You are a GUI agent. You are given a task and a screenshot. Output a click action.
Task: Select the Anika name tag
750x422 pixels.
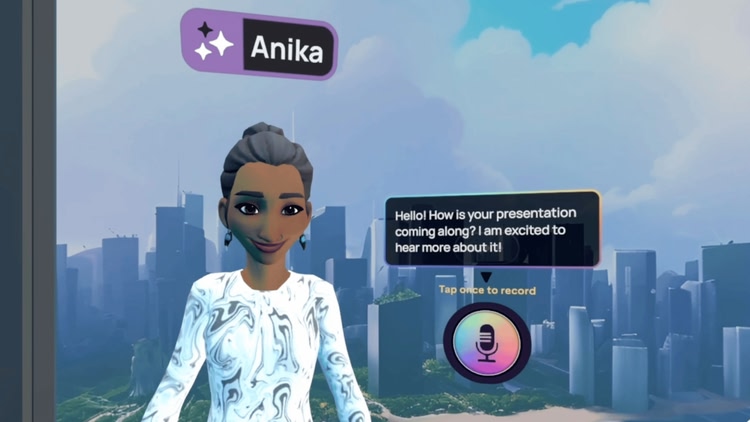tap(259, 45)
